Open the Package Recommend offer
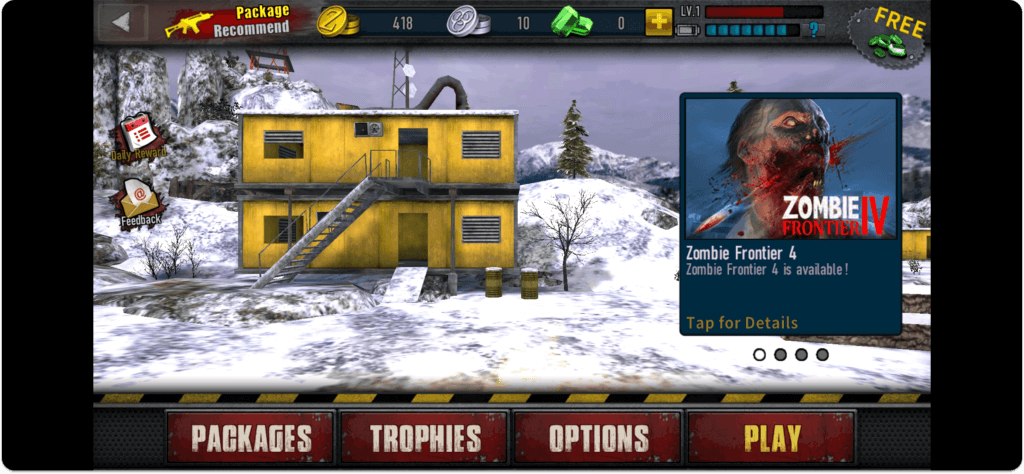The height and width of the screenshot is (474, 1024). coord(229,21)
